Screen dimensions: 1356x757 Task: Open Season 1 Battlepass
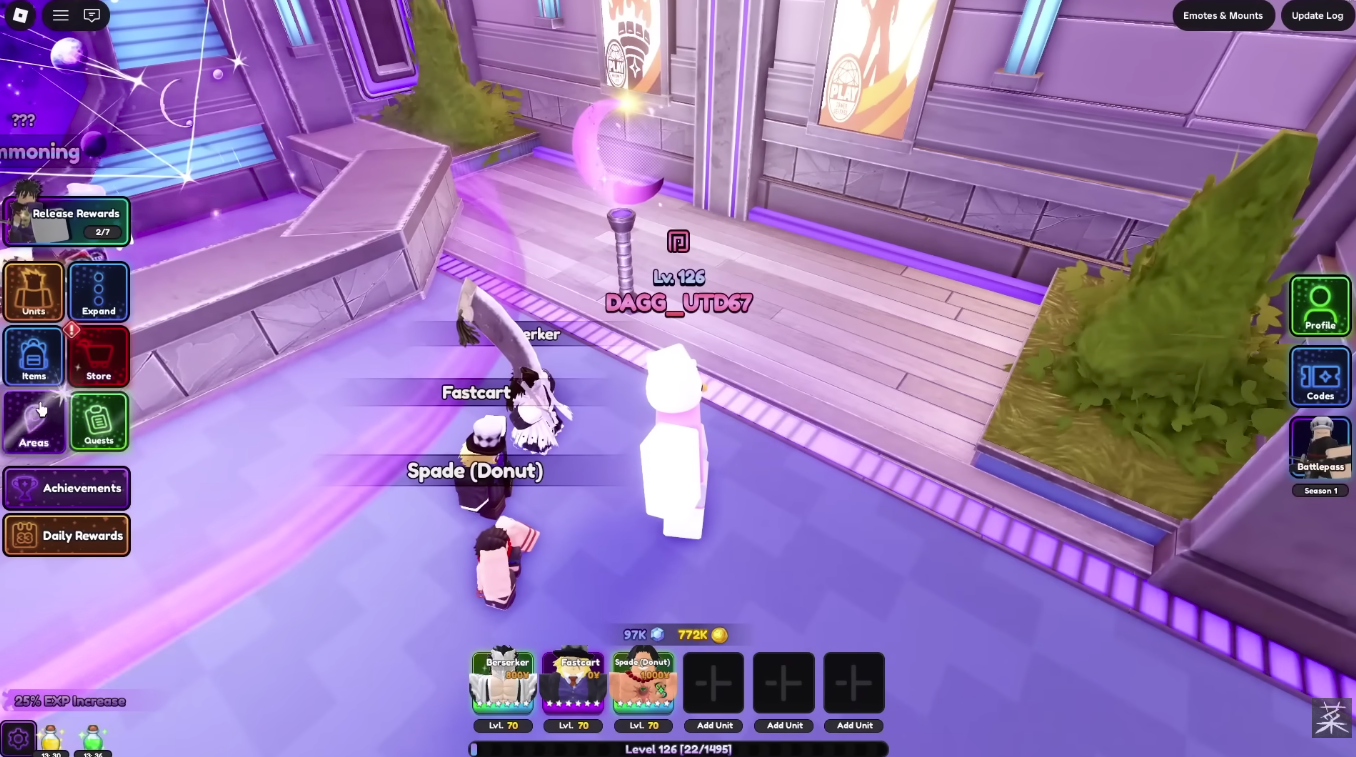(1320, 450)
